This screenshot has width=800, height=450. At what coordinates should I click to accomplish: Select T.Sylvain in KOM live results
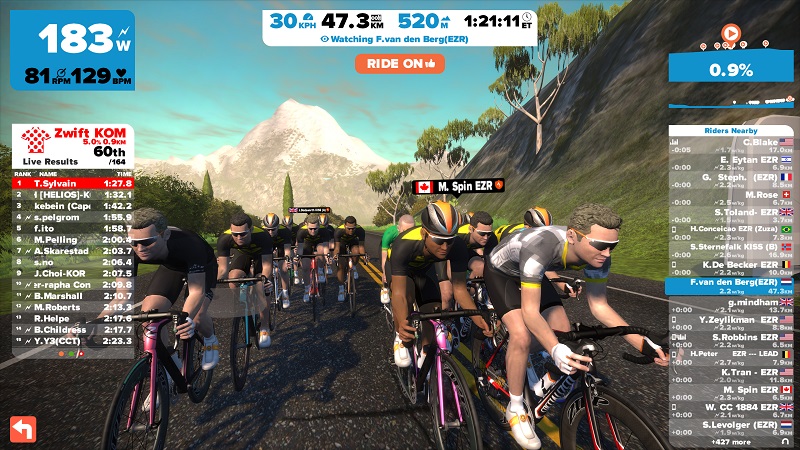[70, 184]
